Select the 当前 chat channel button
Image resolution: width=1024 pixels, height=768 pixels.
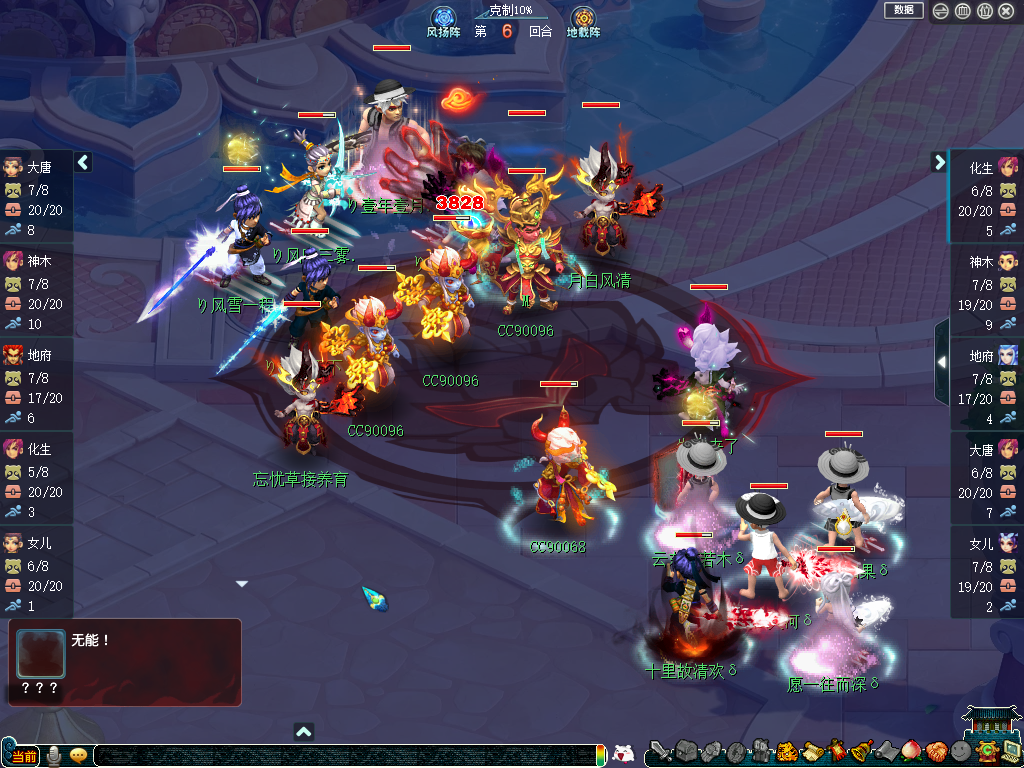[x=23, y=755]
